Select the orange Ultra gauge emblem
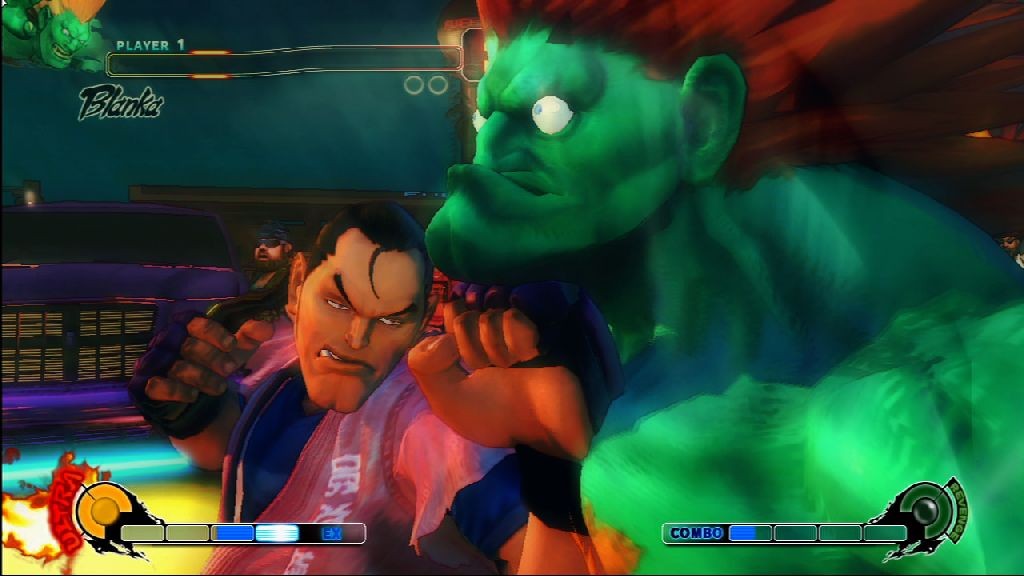Screen dimensions: 1024x576 [x=100, y=509]
